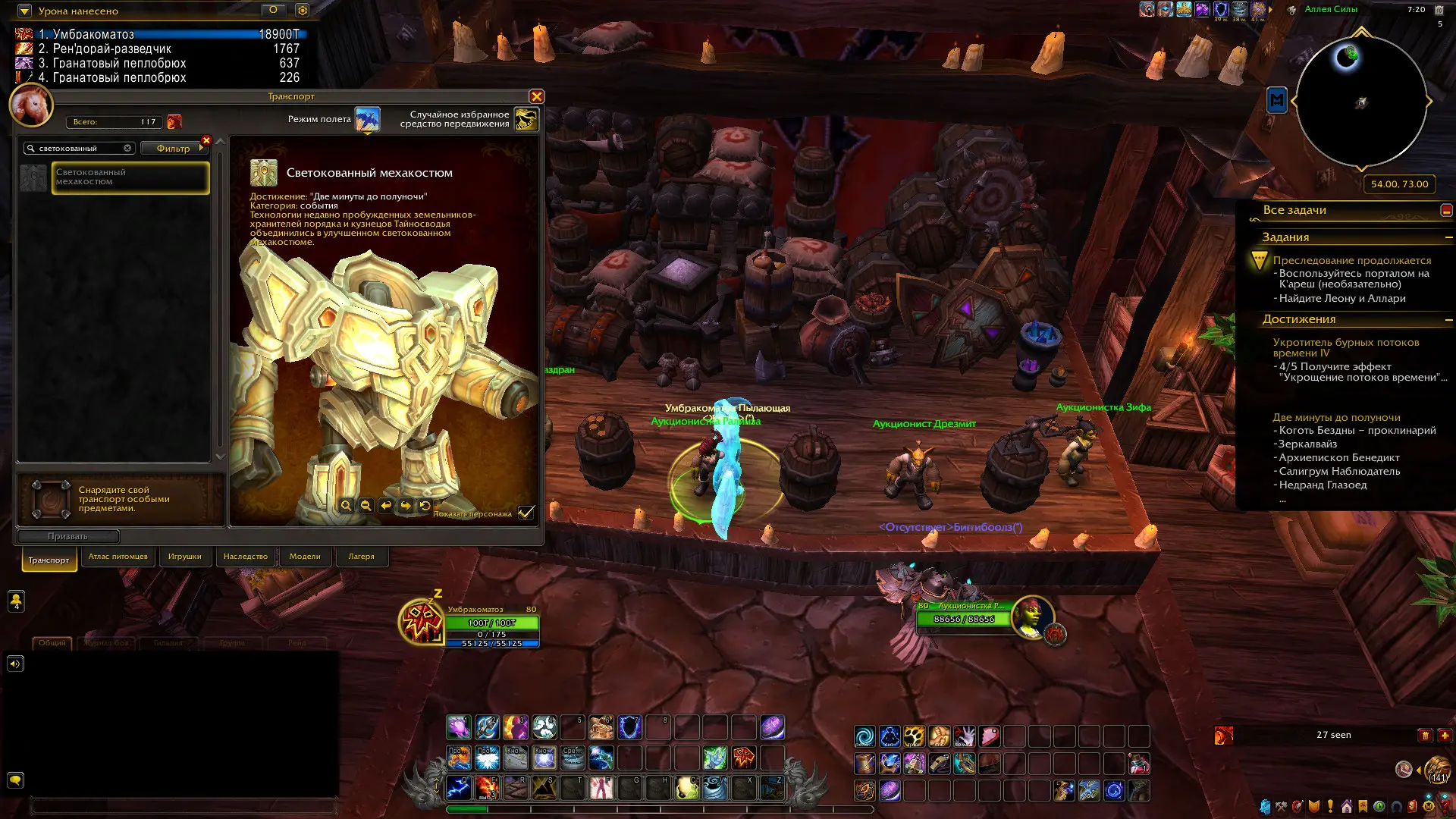Viewport: 1456px width, 819px height.
Task: Open the Игрушки tab
Action: [x=184, y=557]
